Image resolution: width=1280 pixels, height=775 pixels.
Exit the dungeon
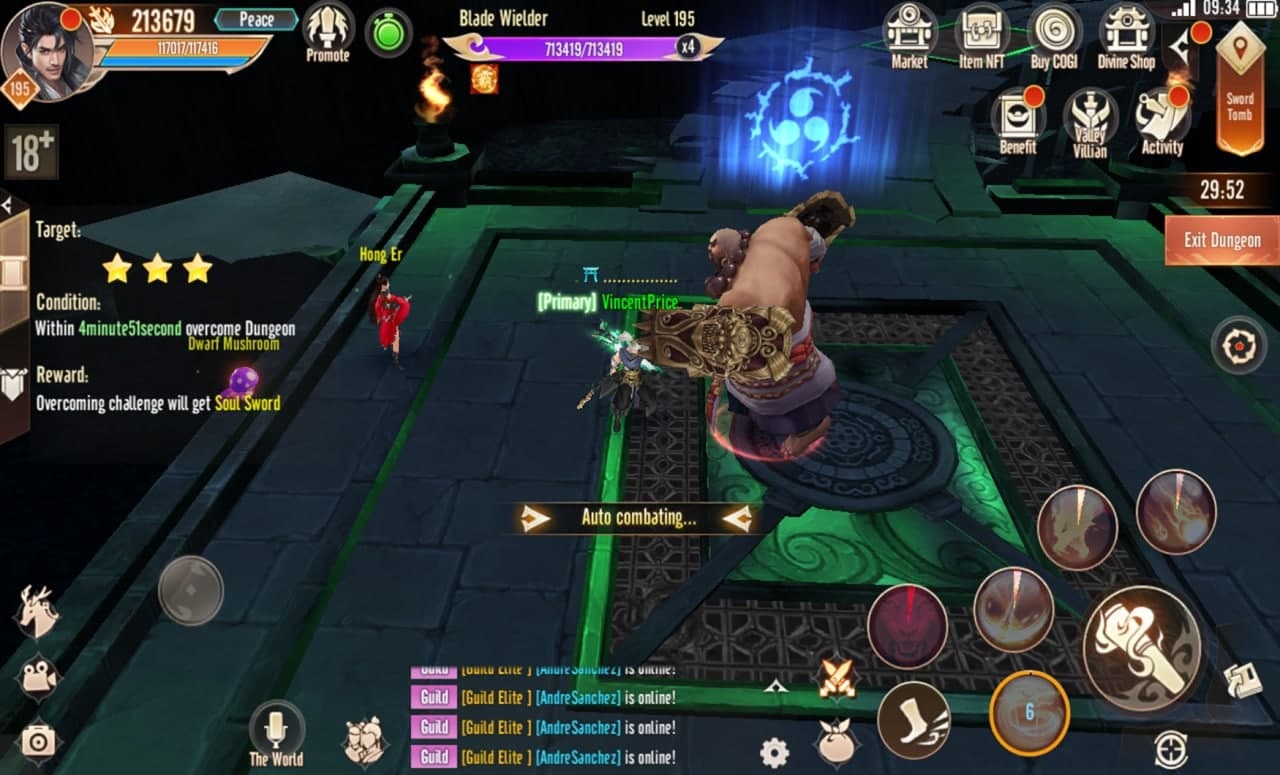click(1221, 241)
